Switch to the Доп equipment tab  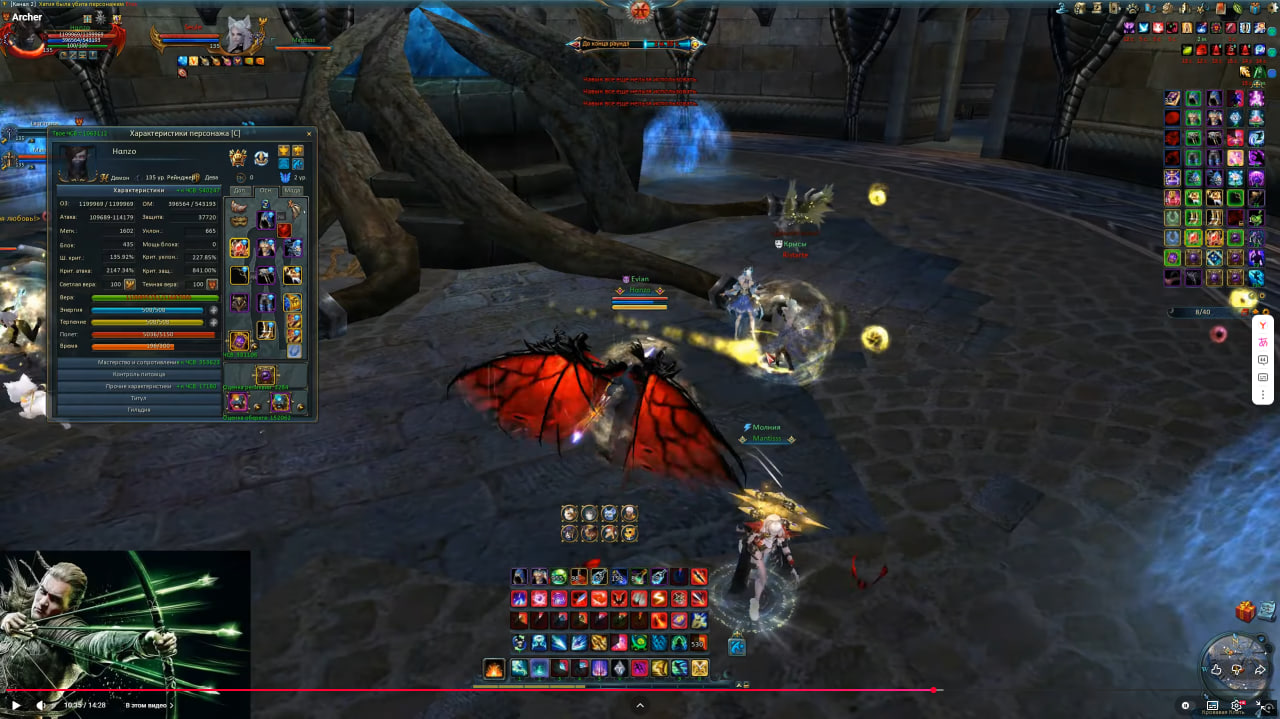coord(240,190)
